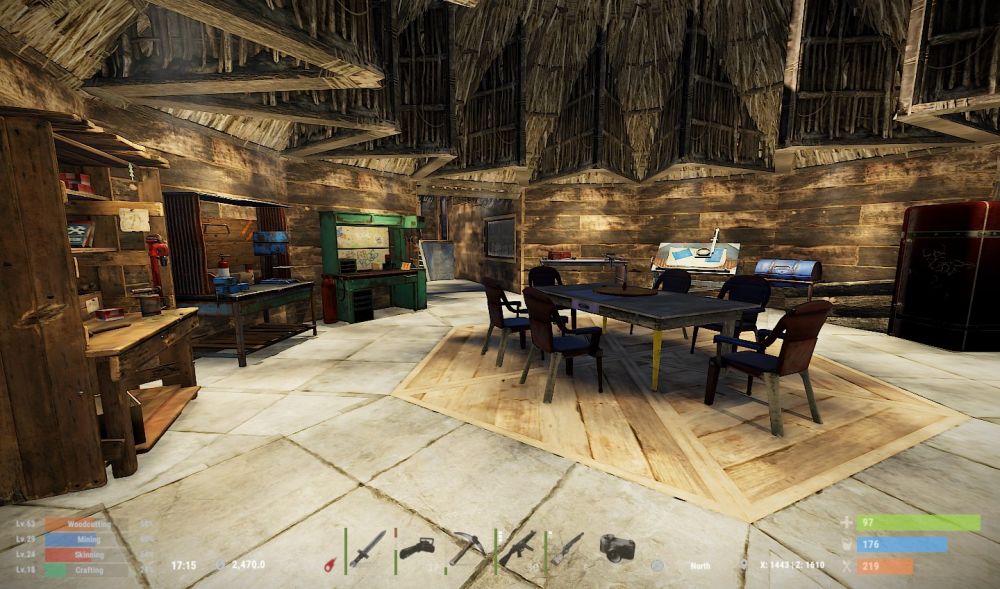Equip the submachine gun hotbar slot
The height and width of the screenshot is (589, 1000).
coord(517,548)
